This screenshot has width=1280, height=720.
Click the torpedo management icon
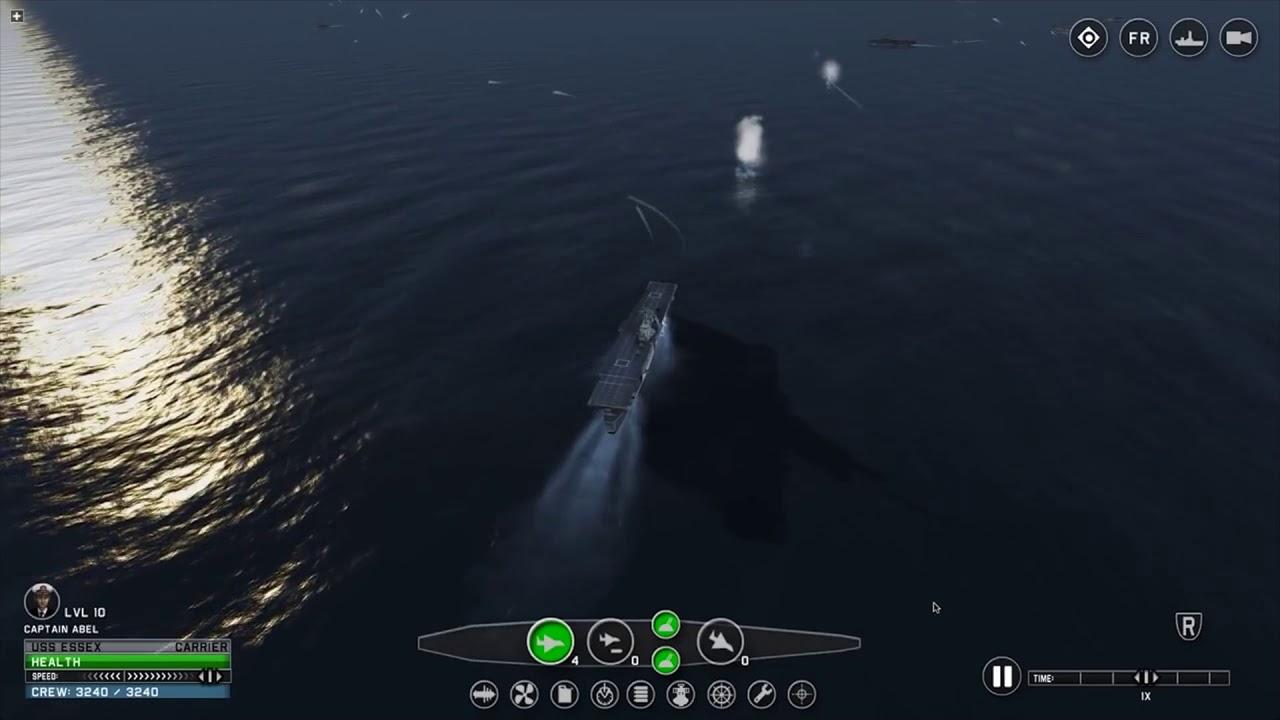(x=483, y=694)
